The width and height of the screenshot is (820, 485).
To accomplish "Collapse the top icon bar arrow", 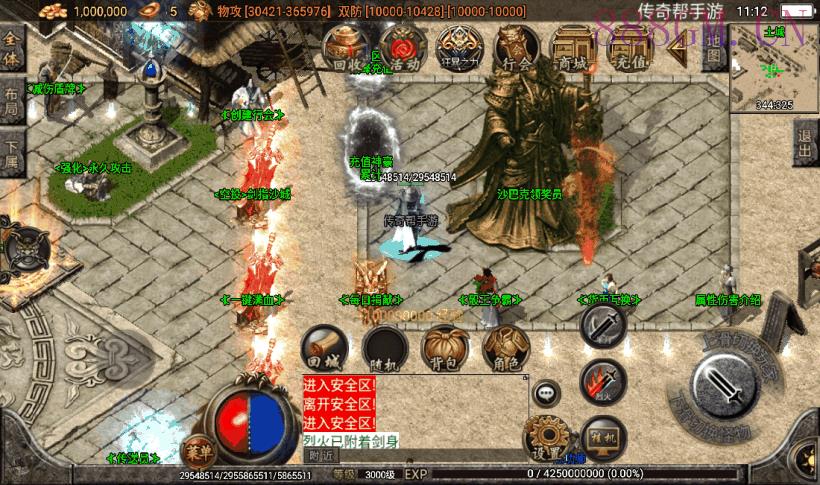I will click(x=681, y=44).
